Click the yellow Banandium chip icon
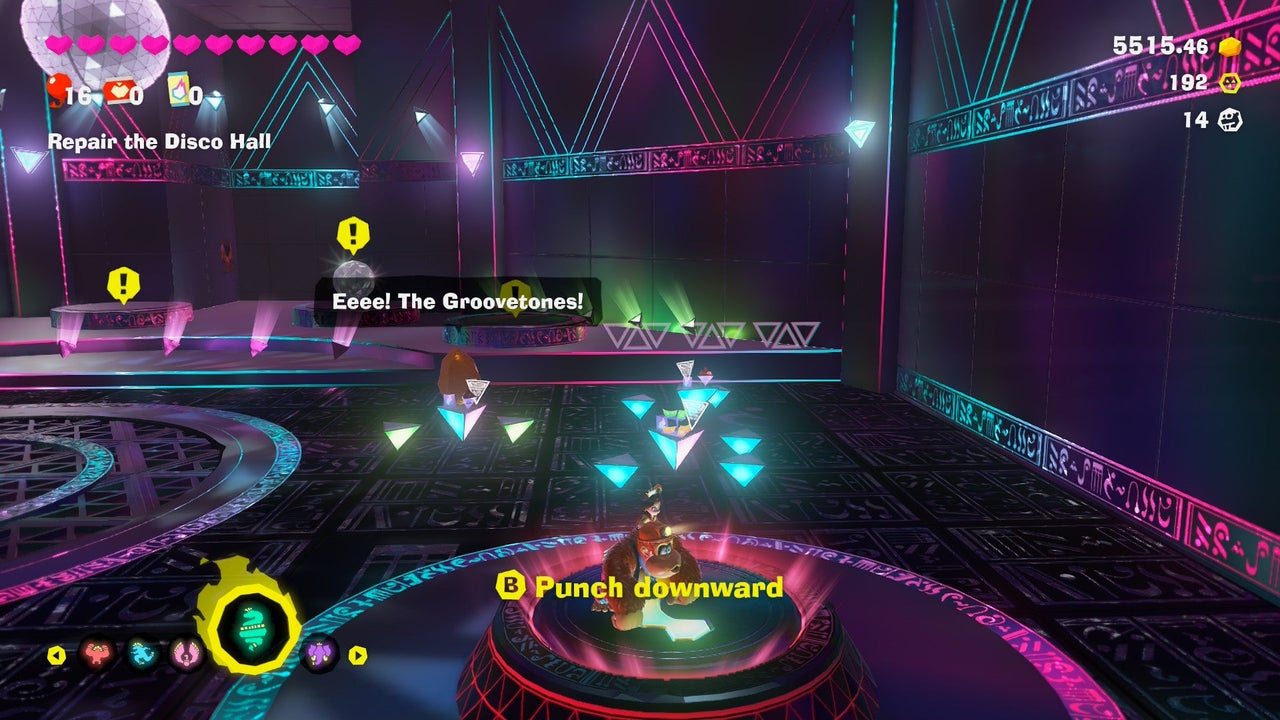1280x720 pixels. [x=1229, y=83]
